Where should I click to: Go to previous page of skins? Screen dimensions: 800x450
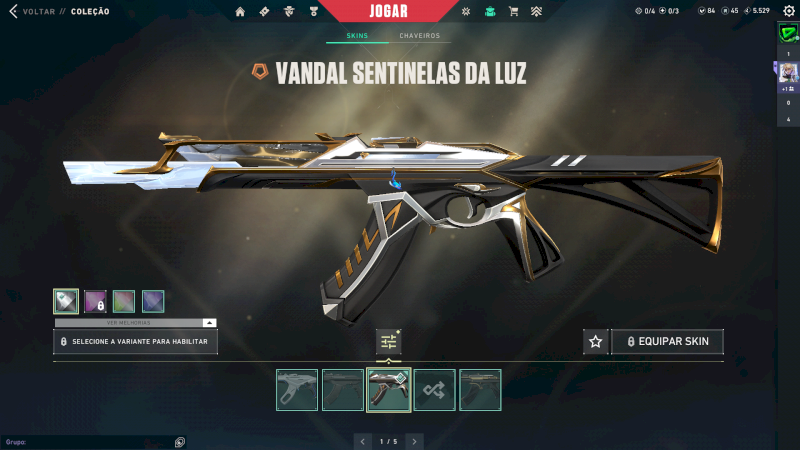(x=364, y=441)
